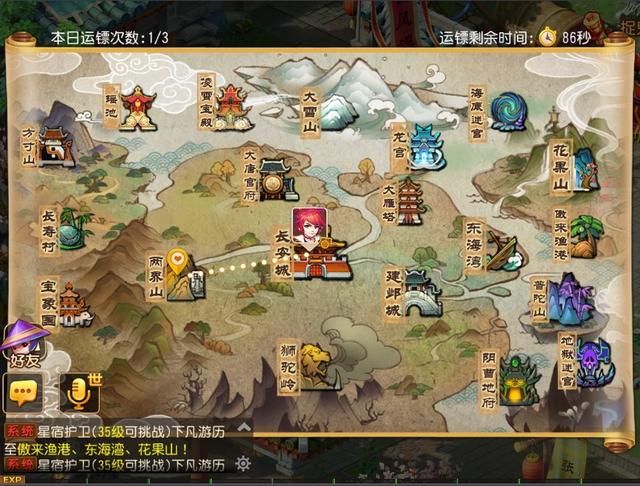The image size is (640, 486).
Task: Pick the 花果山 location icon
Action: (585, 167)
